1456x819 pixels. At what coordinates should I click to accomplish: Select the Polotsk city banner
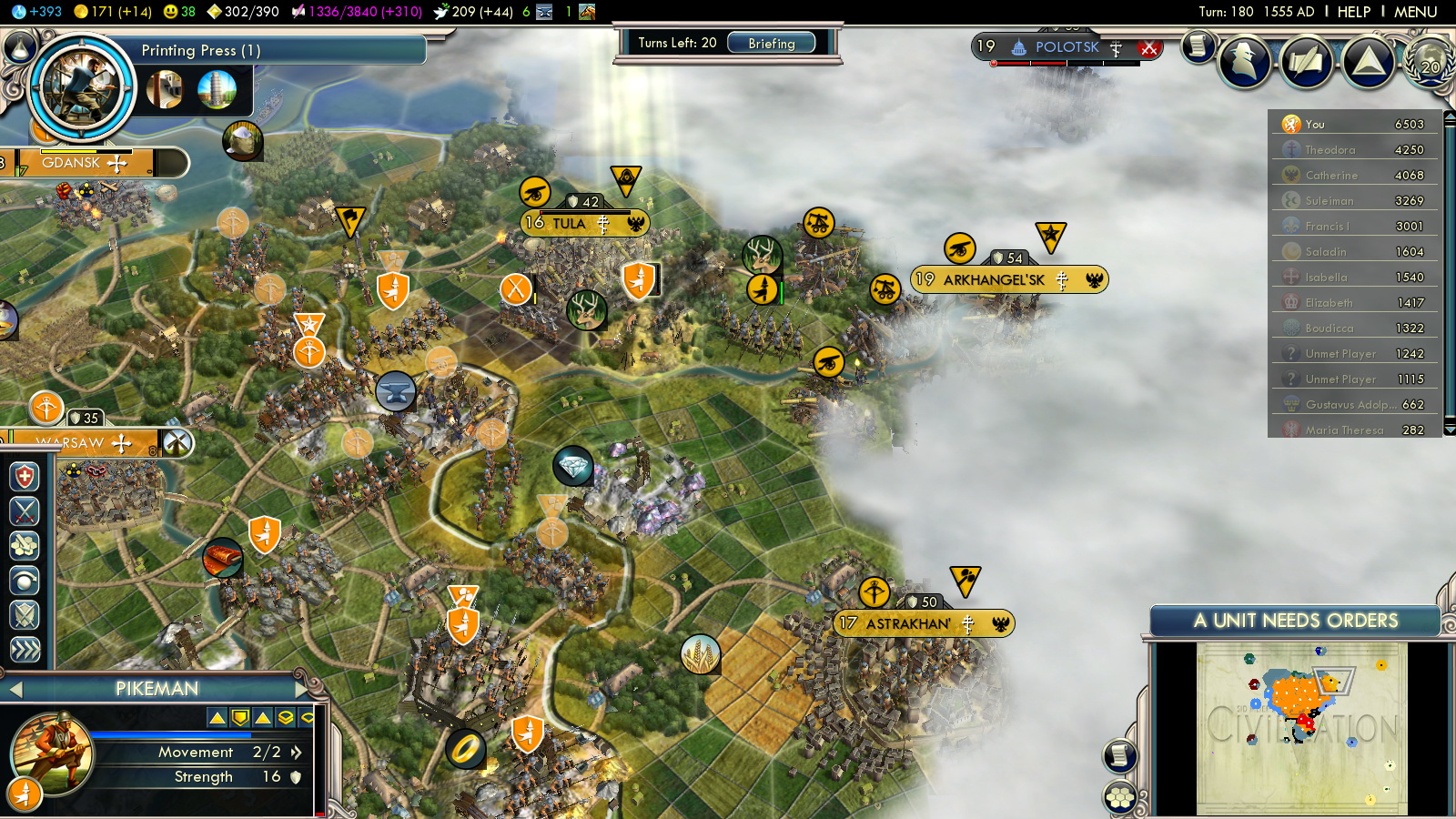tap(1067, 47)
